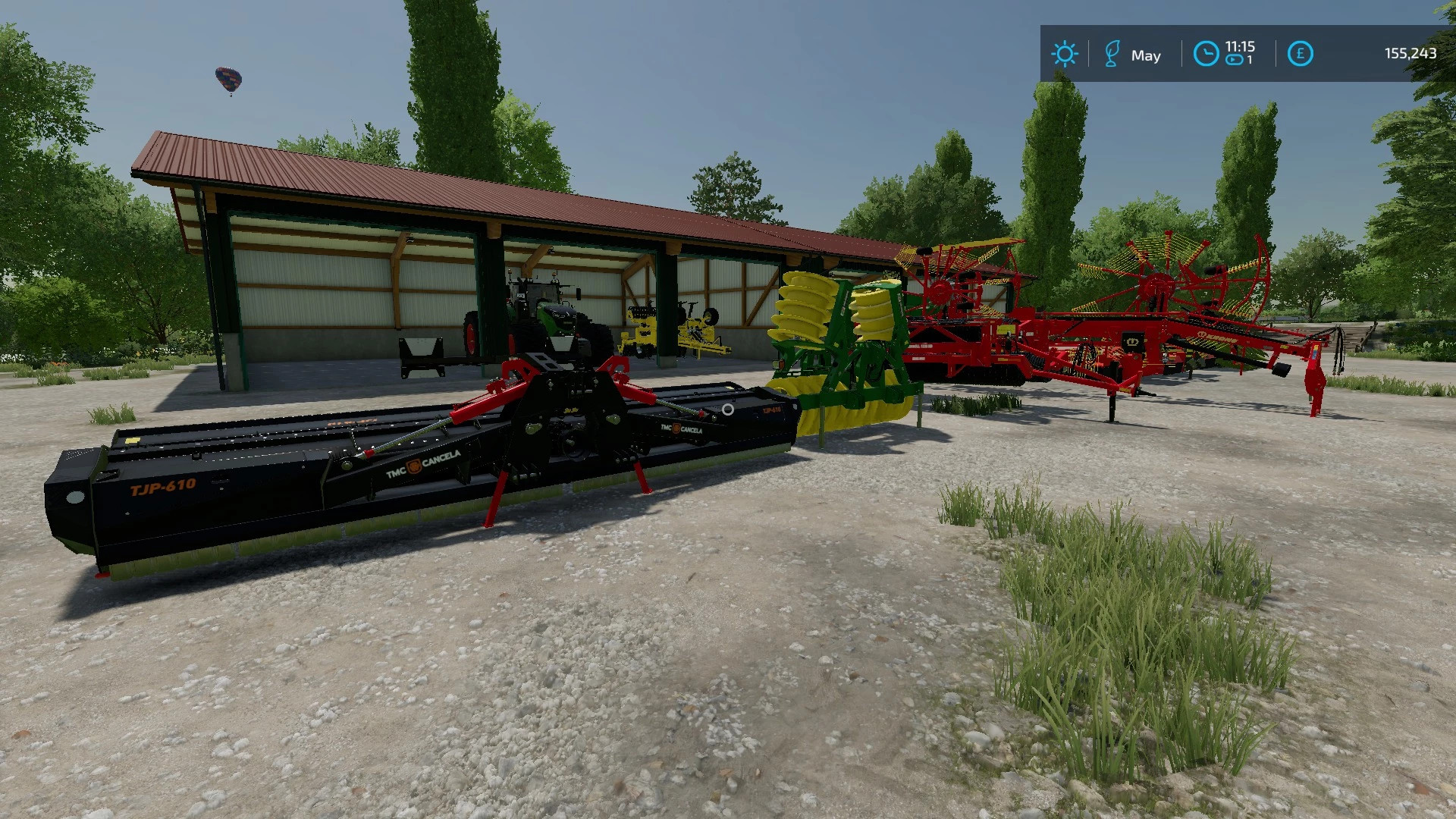Click the time scale value 1

tap(1248, 61)
